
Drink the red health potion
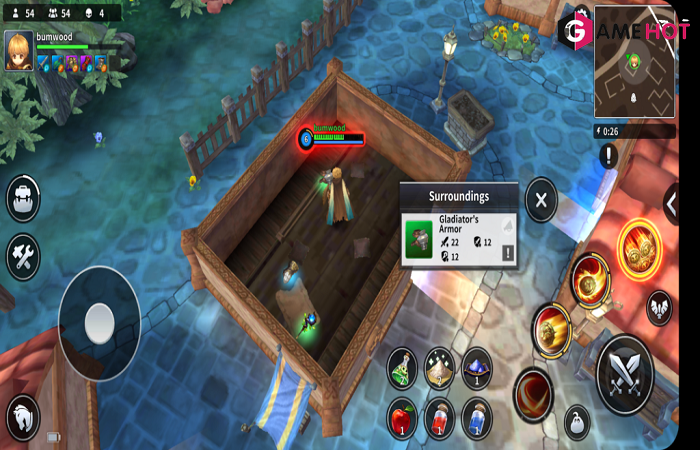click(x=439, y=417)
